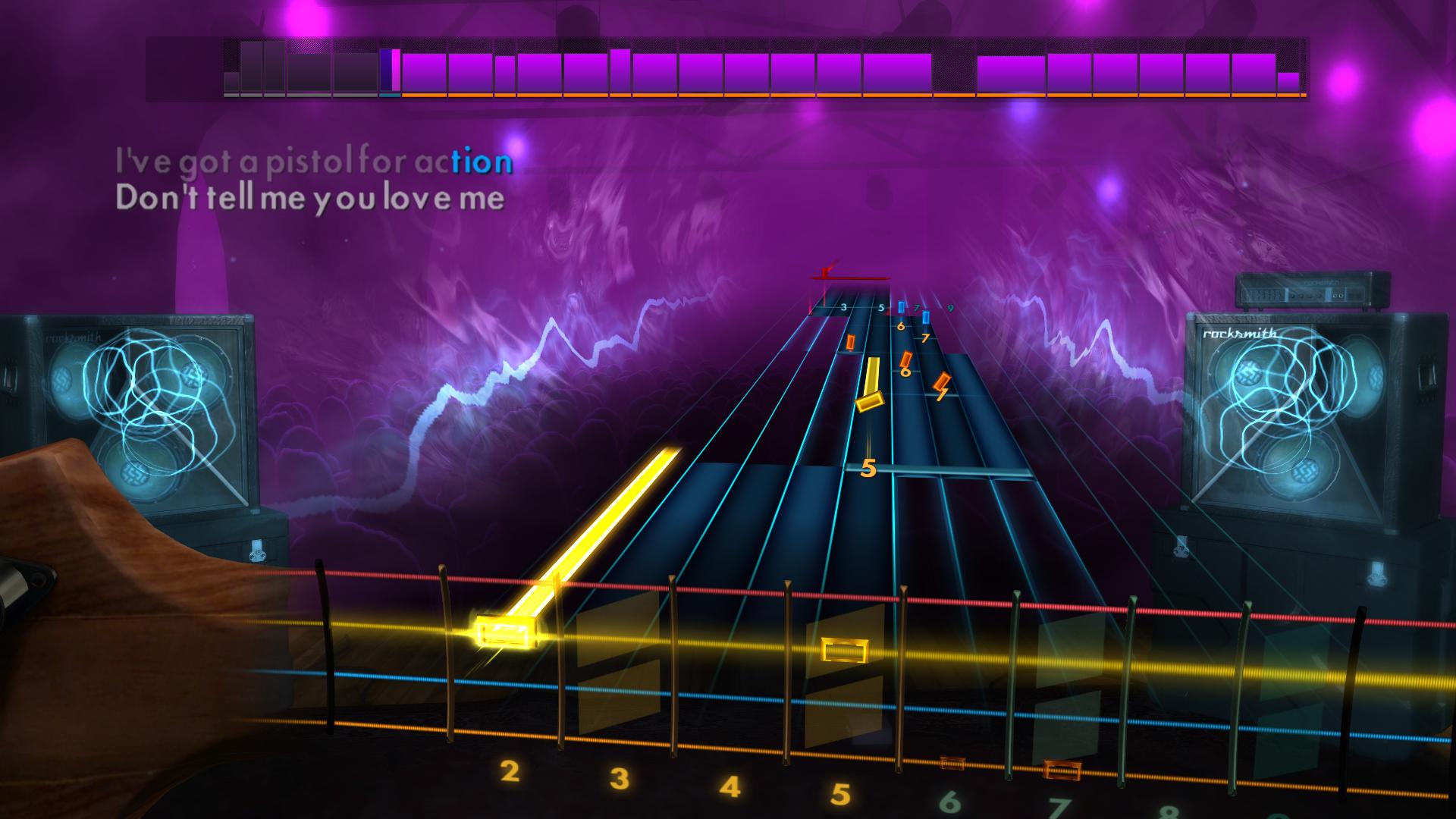Select the leftmost orange note on the note highway

[851, 342]
